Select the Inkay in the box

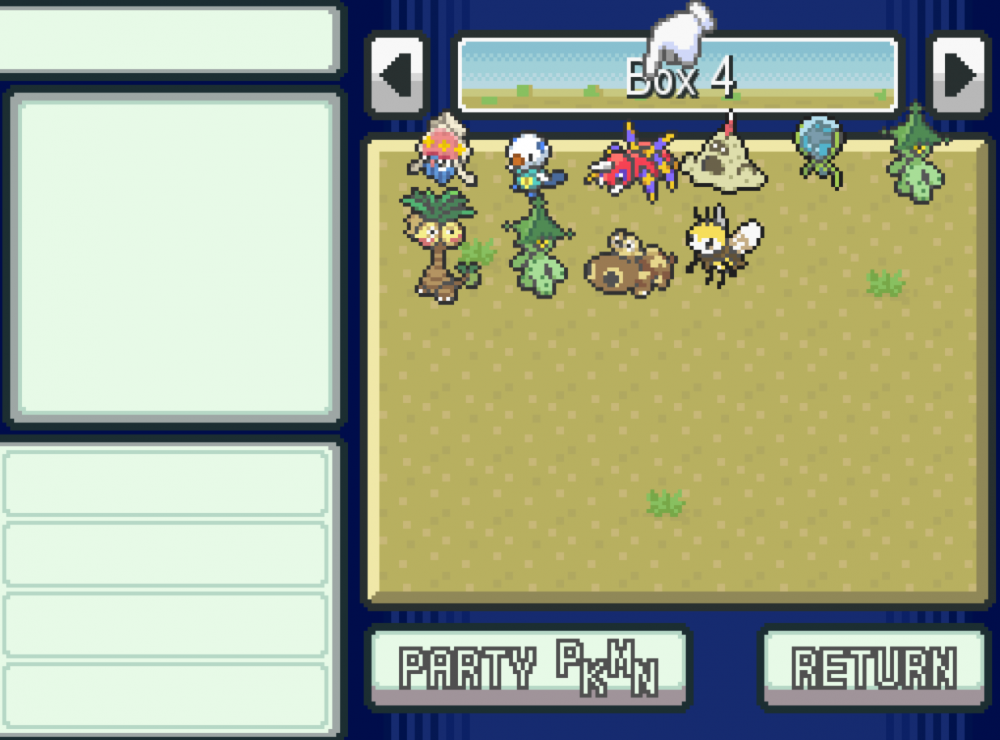click(x=442, y=153)
